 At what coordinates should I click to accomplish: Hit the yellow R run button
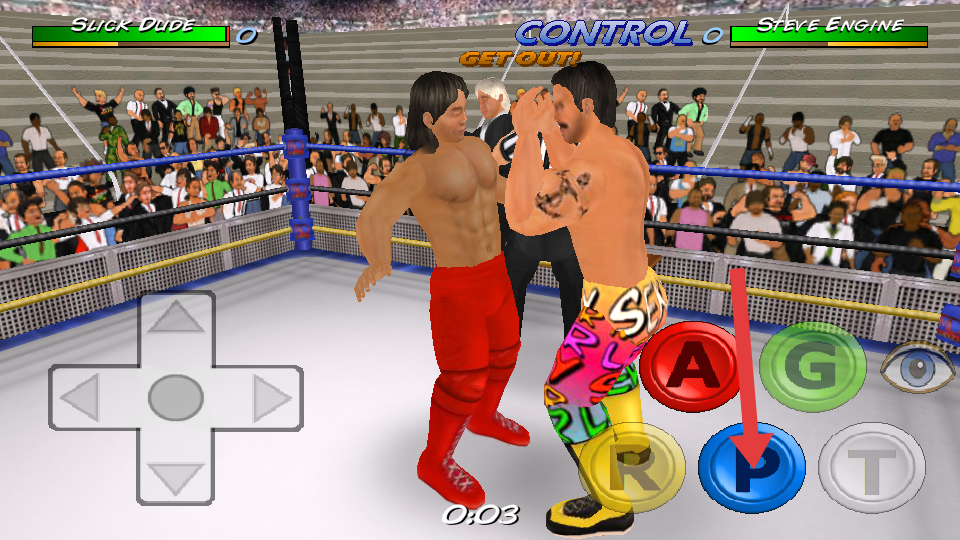[631, 468]
